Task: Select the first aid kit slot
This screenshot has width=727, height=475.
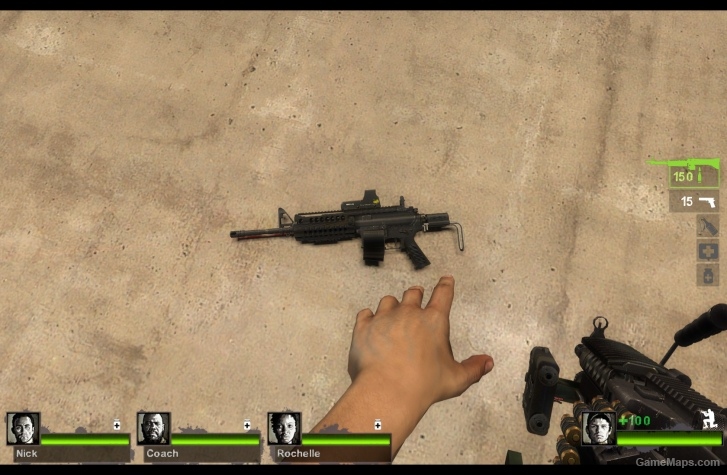Action: click(x=707, y=251)
